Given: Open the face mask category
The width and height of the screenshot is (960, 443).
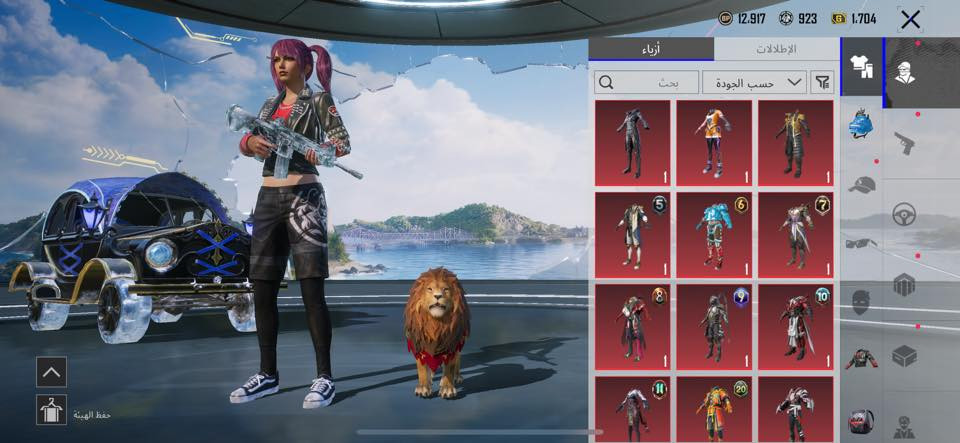Looking at the screenshot, I should [x=862, y=301].
